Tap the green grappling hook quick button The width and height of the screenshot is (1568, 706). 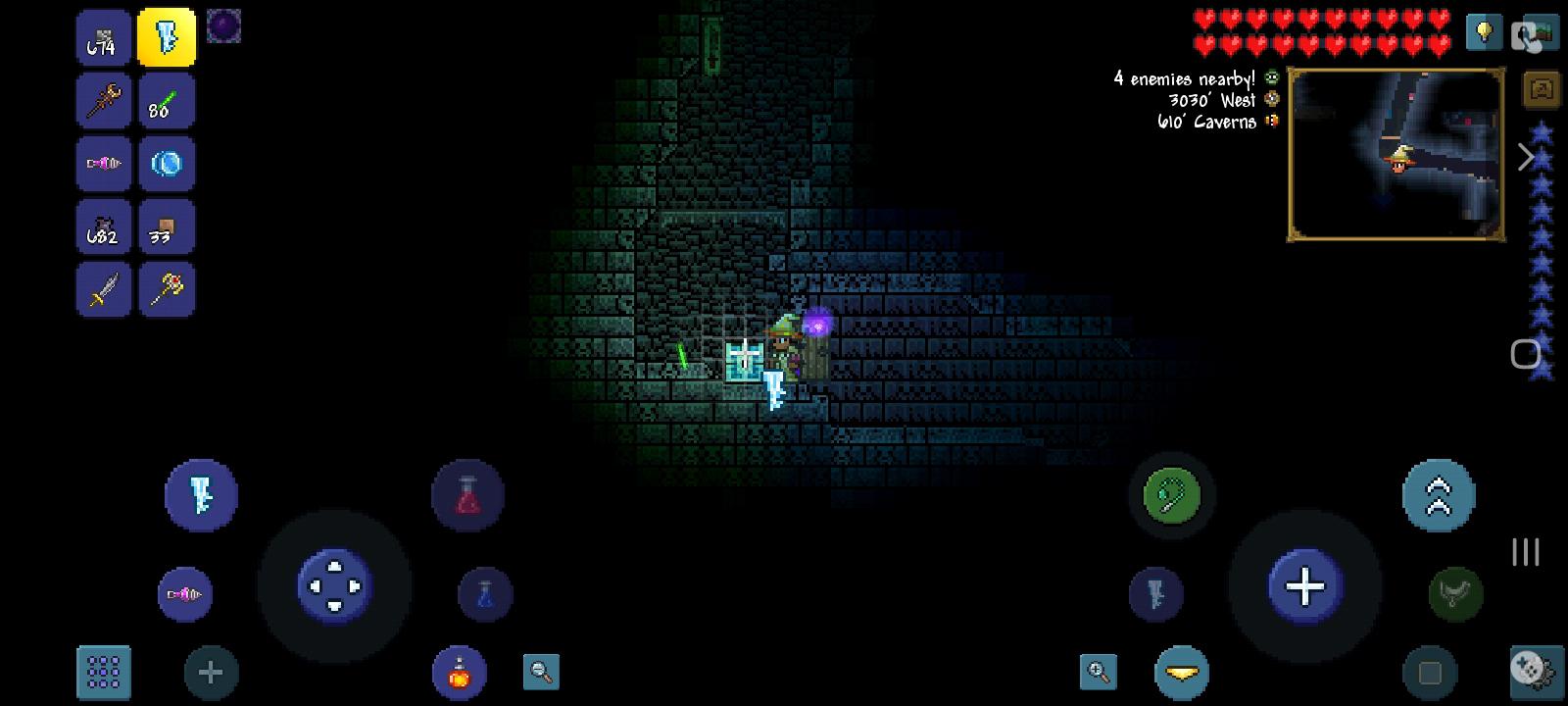1172,495
